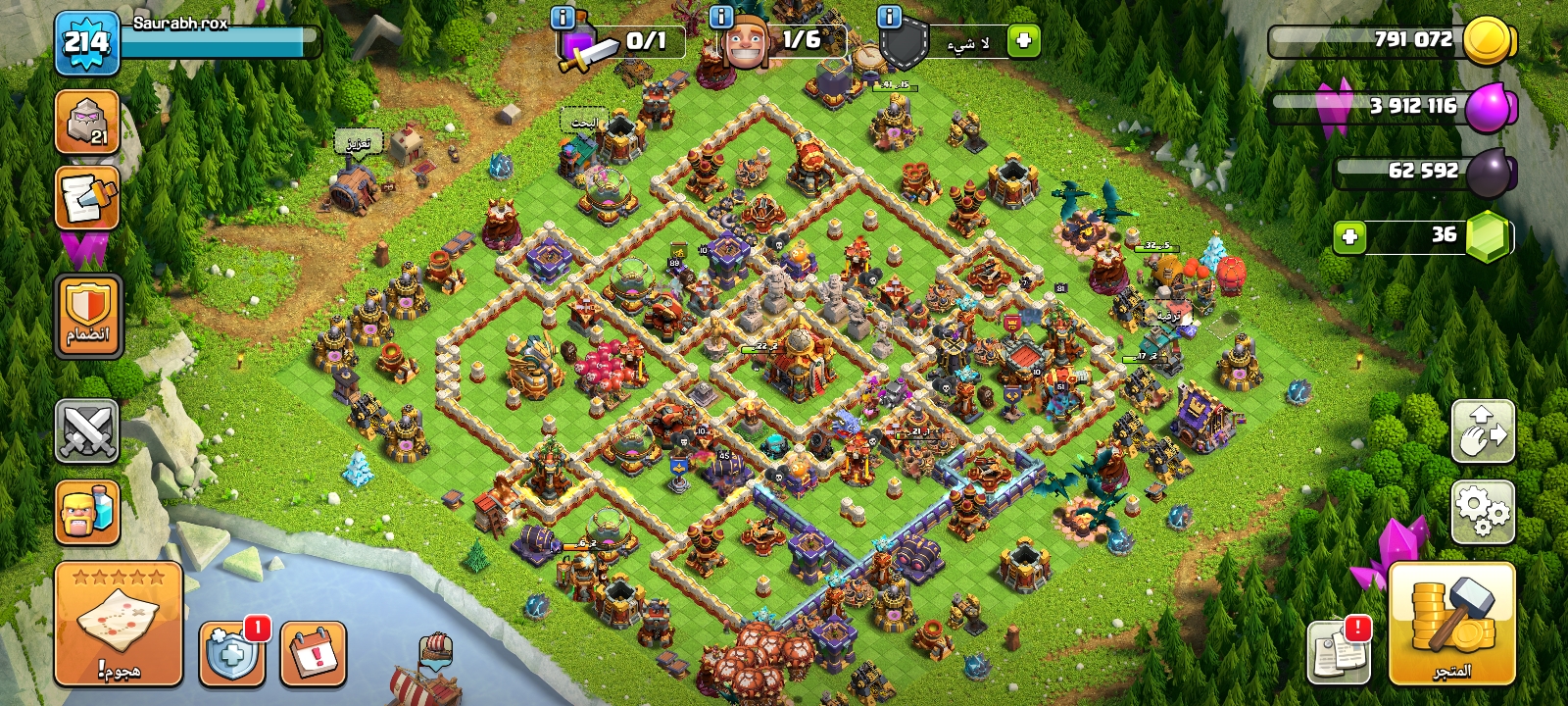1568x706 pixels.
Task: Tap the hand with arrows button
Action: (x=1483, y=430)
